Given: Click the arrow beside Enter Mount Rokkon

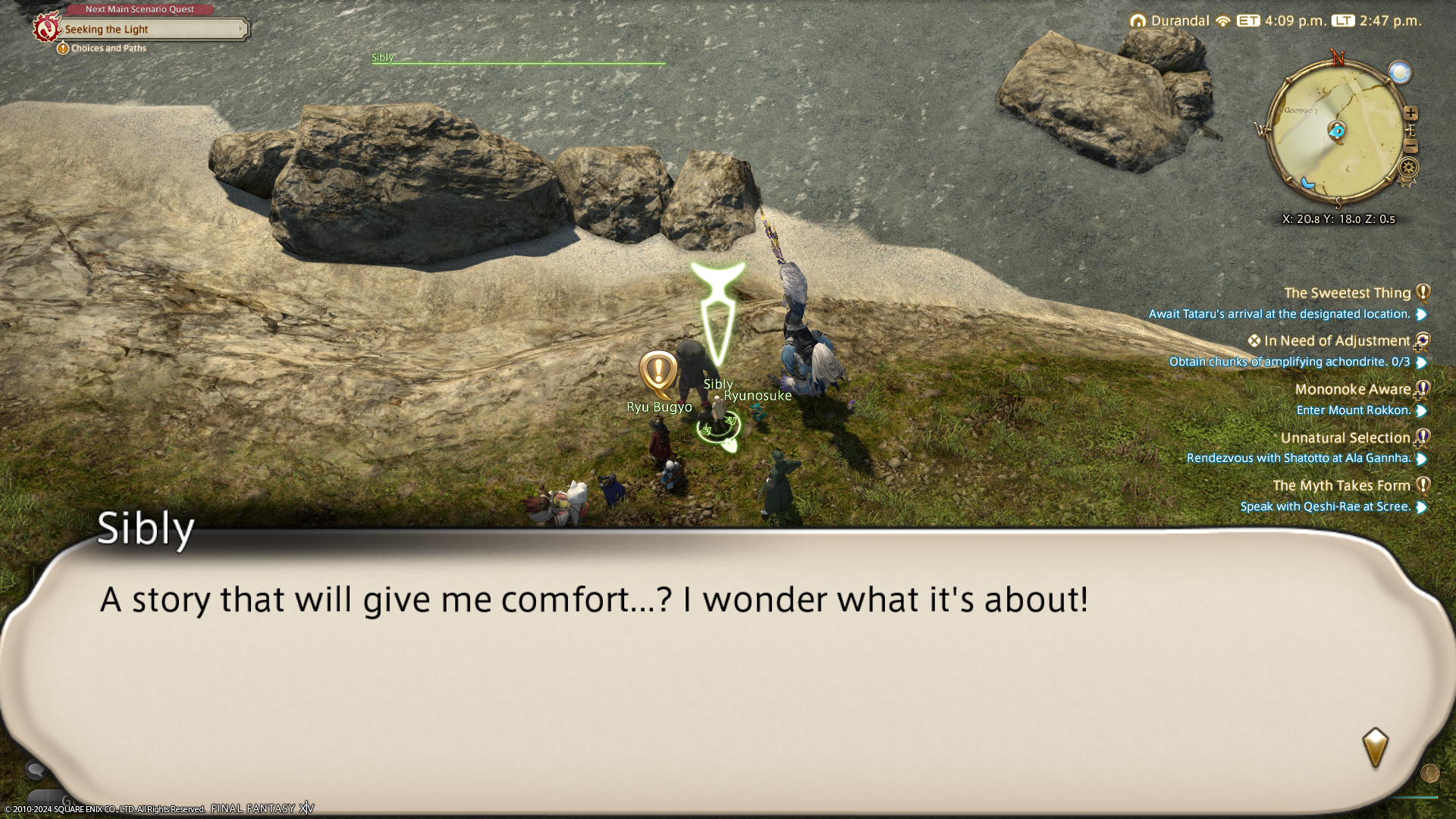Looking at the screenshot, I should [1422, 411].
